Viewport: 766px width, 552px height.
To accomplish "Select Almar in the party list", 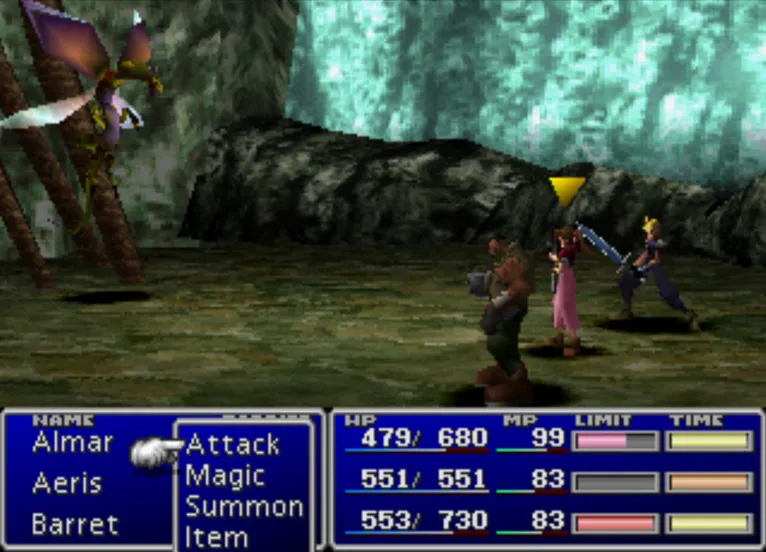I will click(73, 442).
